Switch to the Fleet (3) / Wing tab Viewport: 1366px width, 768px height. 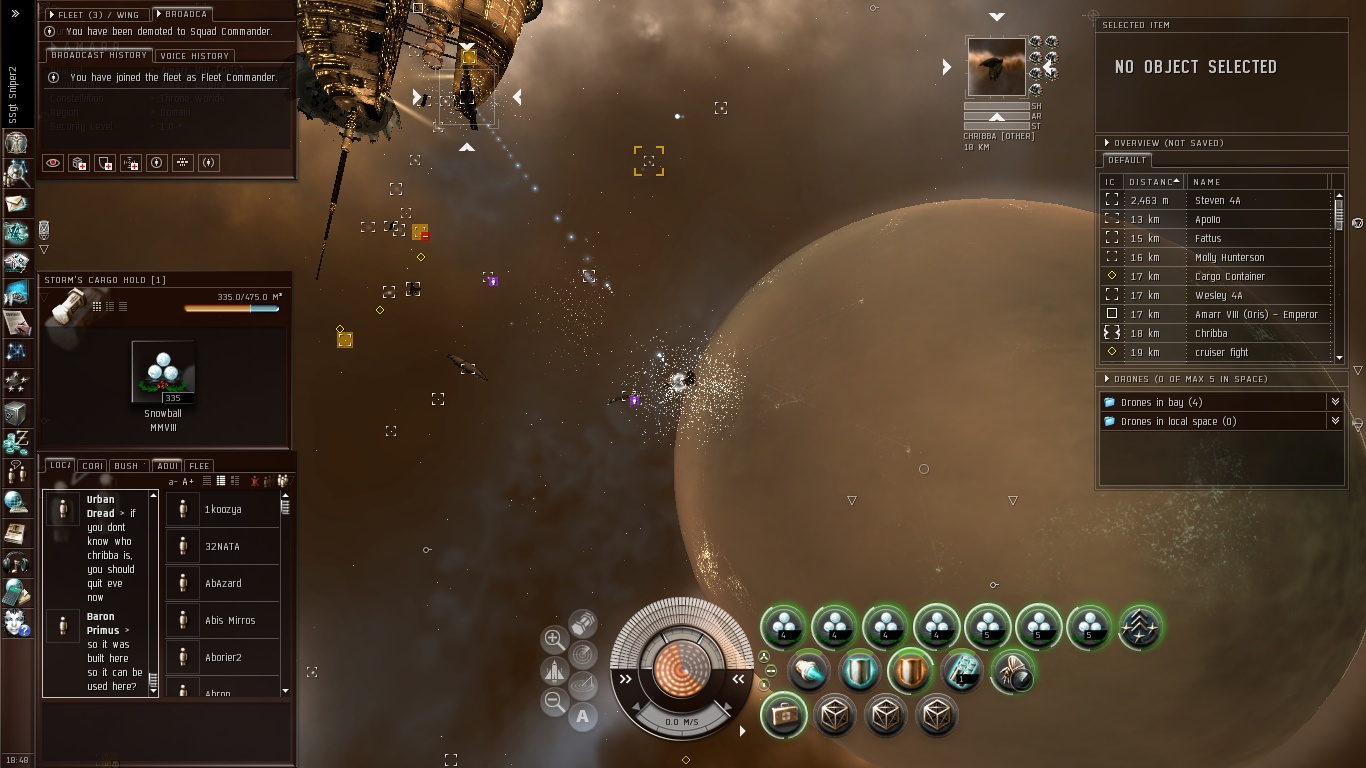[97, 15]
